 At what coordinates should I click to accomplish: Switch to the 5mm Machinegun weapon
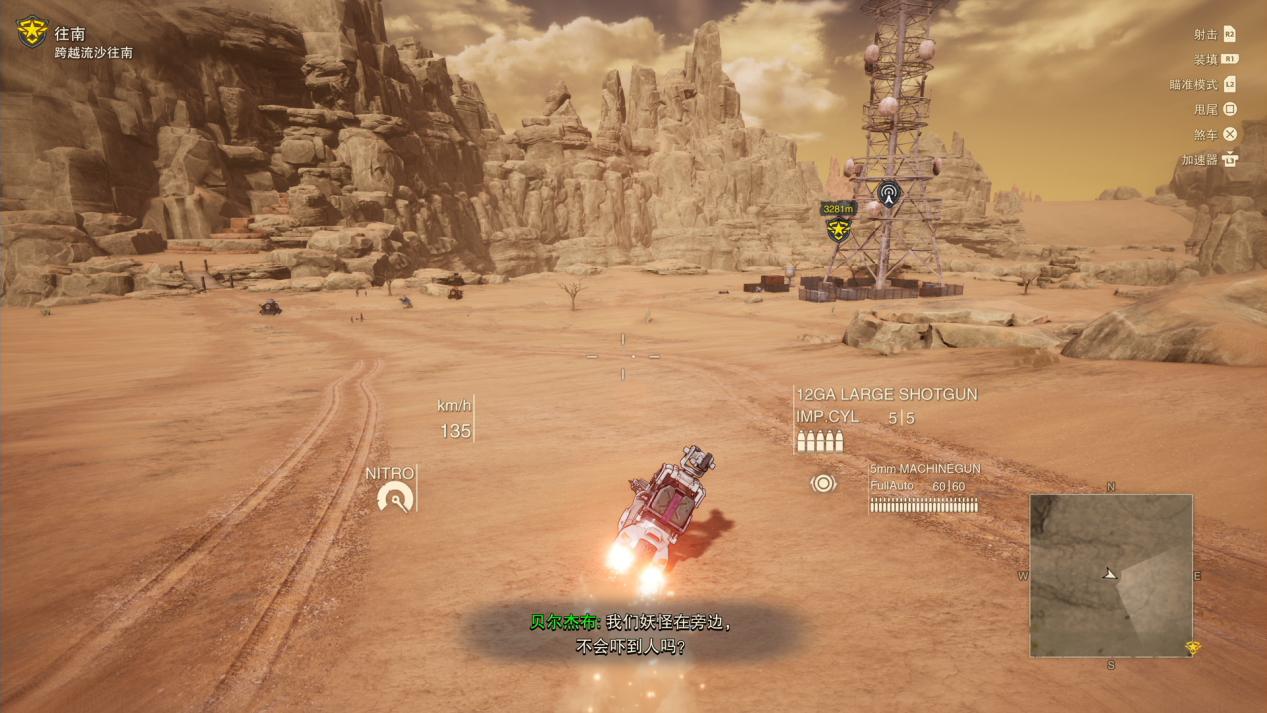(x=924, y=468)
